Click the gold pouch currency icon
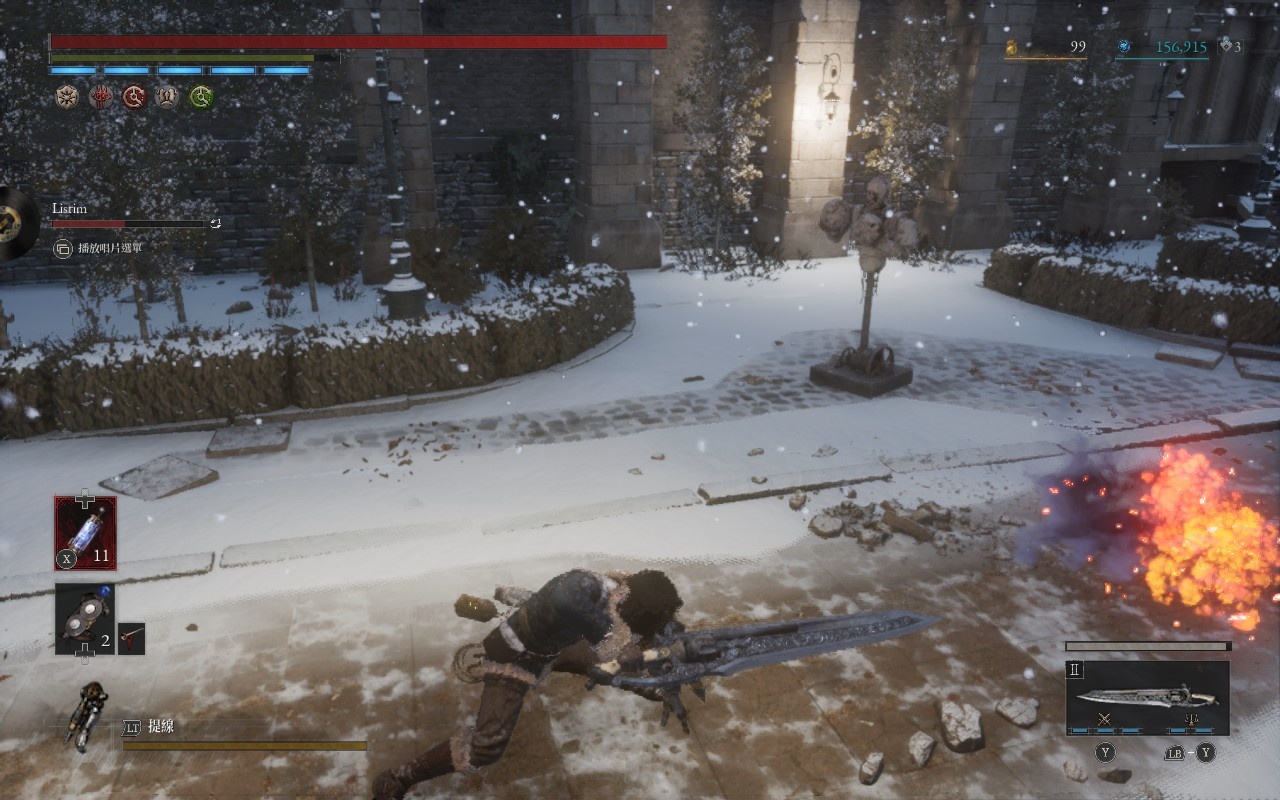Viewport: 1280px width, 800px height. tap(1011, 46)
